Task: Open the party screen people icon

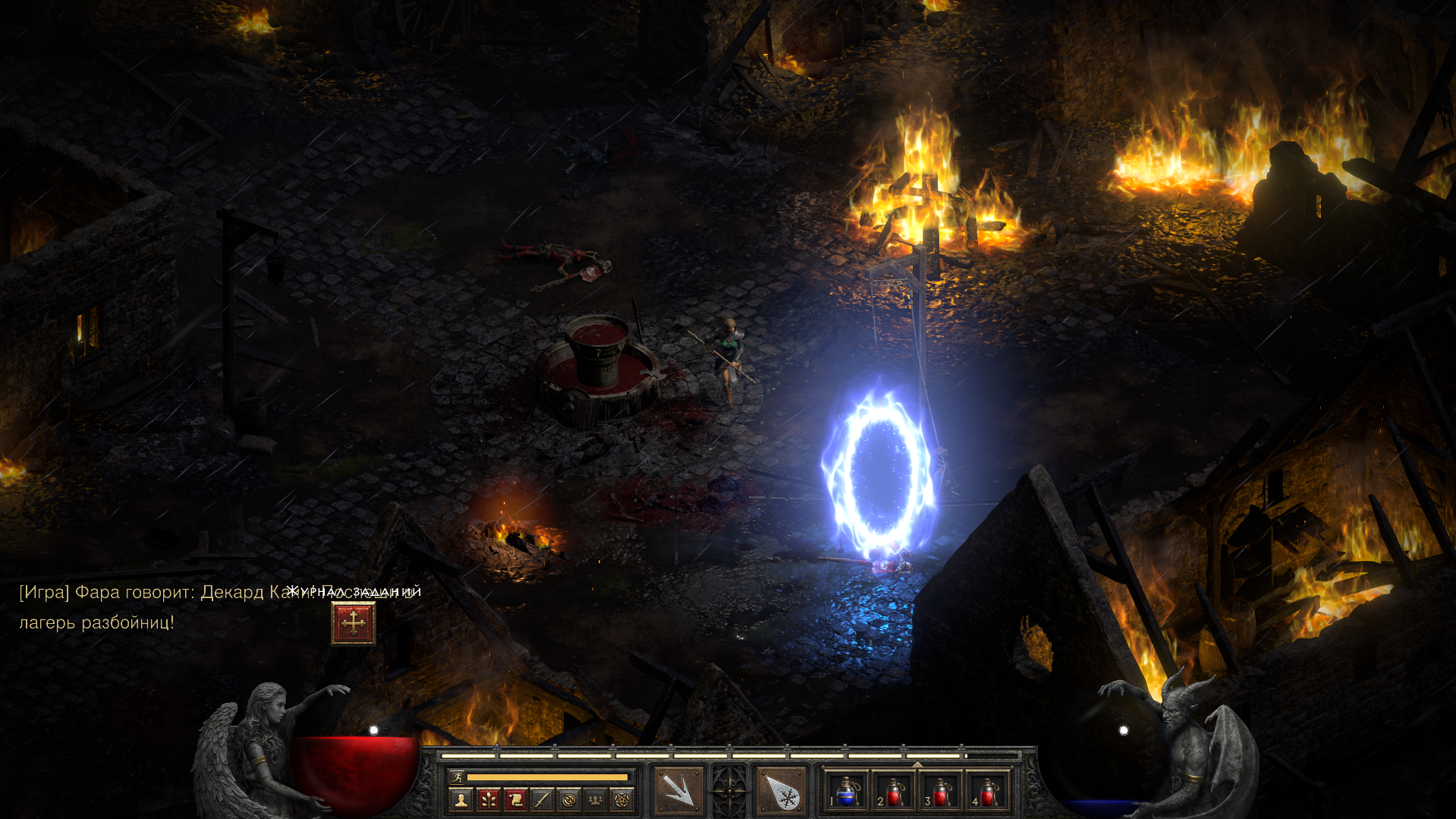Action: click(x=596, y=799)
